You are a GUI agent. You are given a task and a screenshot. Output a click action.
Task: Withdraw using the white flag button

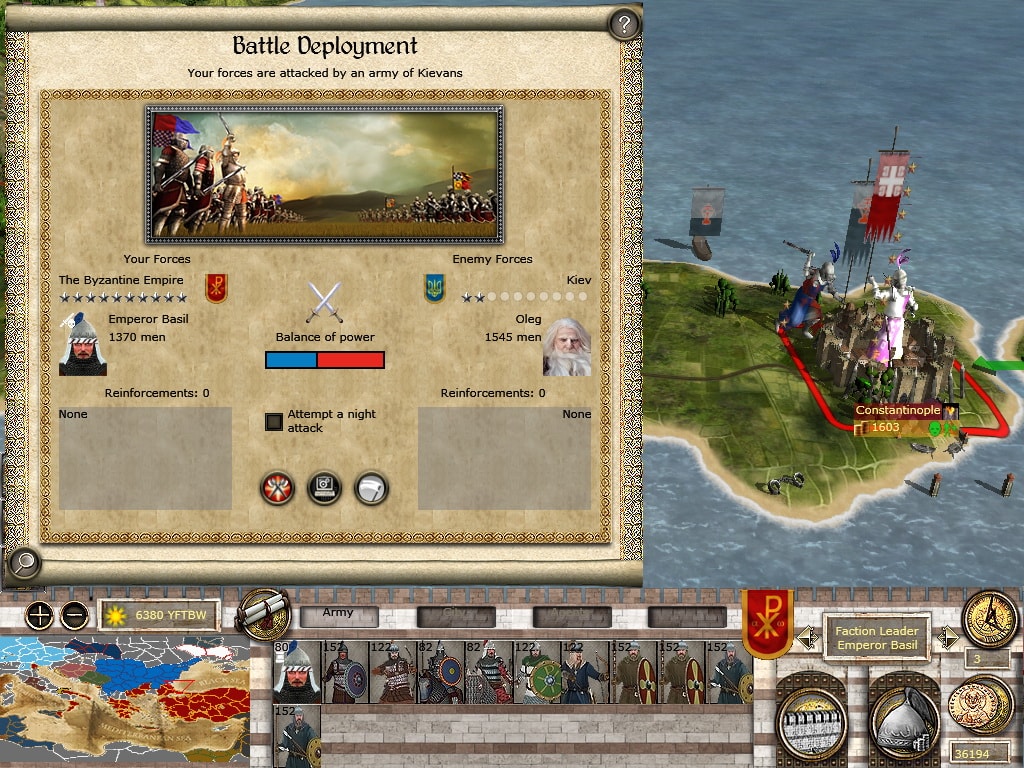pyautogui.click(x=371, y=488)
